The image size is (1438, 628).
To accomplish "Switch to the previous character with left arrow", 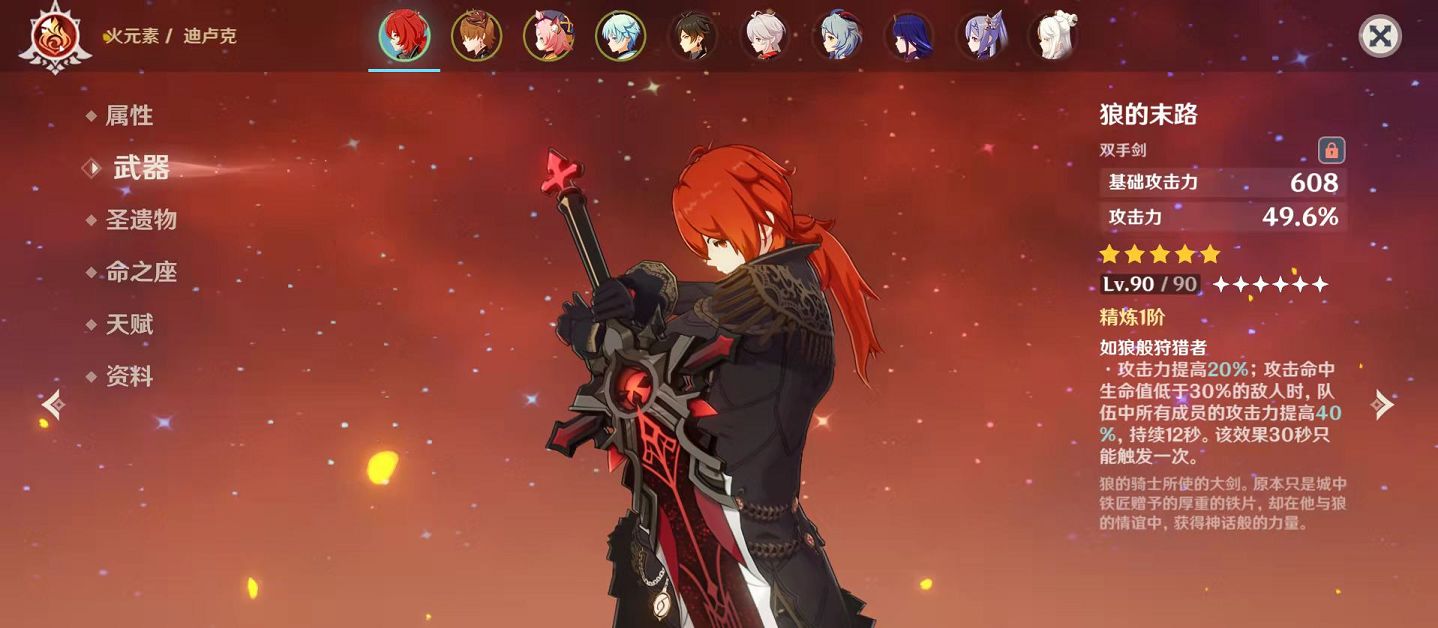I will [x=53, y=404].
